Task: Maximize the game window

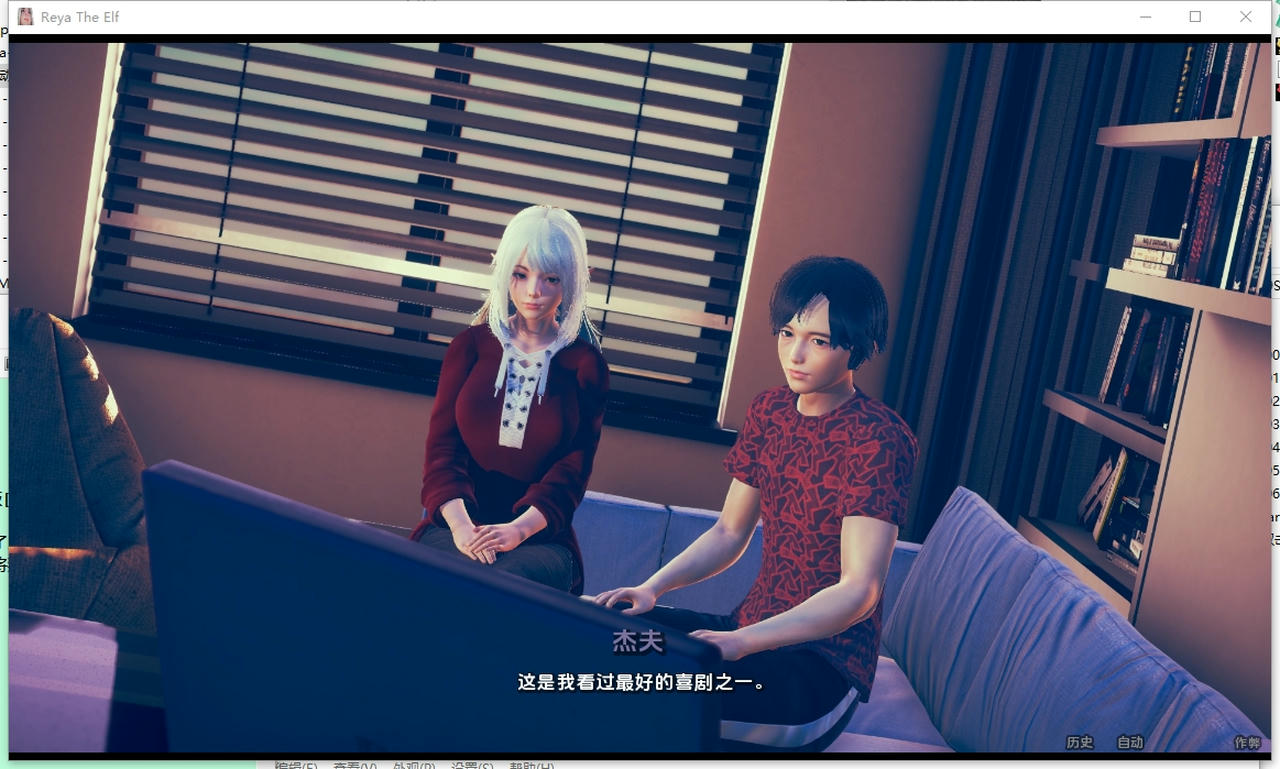Action: click(x=1194, y=16)
